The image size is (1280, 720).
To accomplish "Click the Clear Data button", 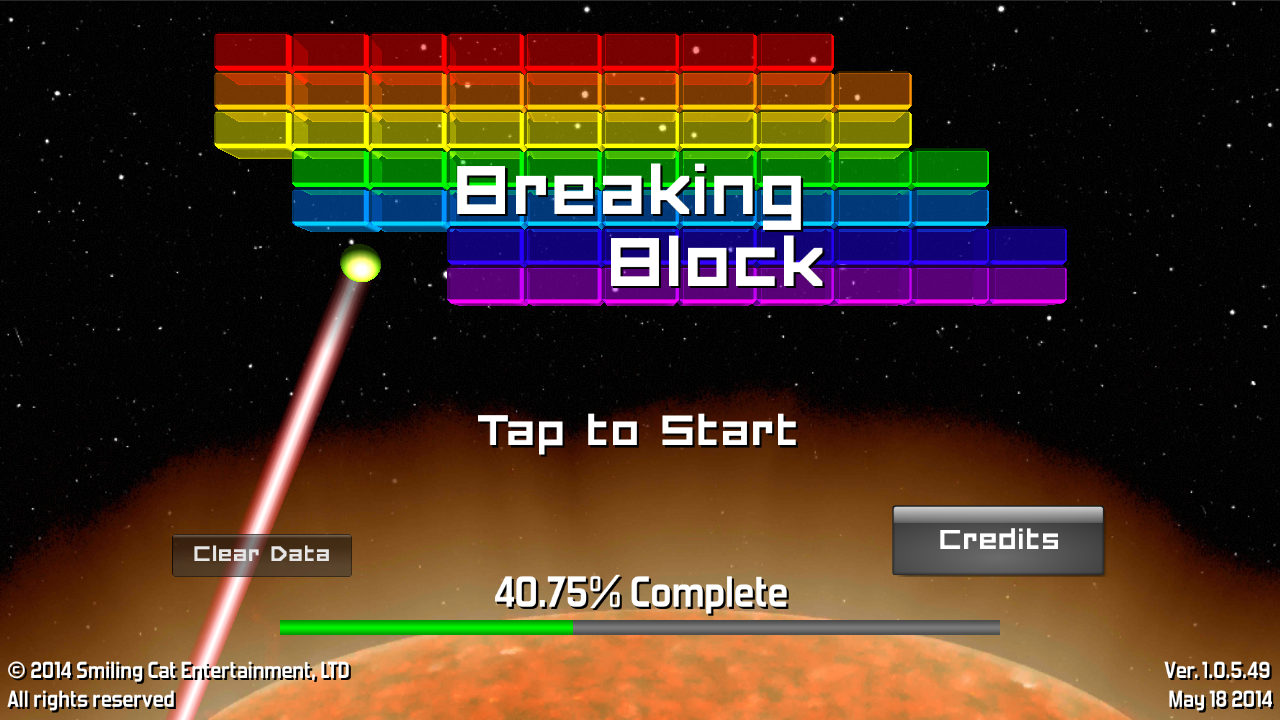I will (261, 555).
